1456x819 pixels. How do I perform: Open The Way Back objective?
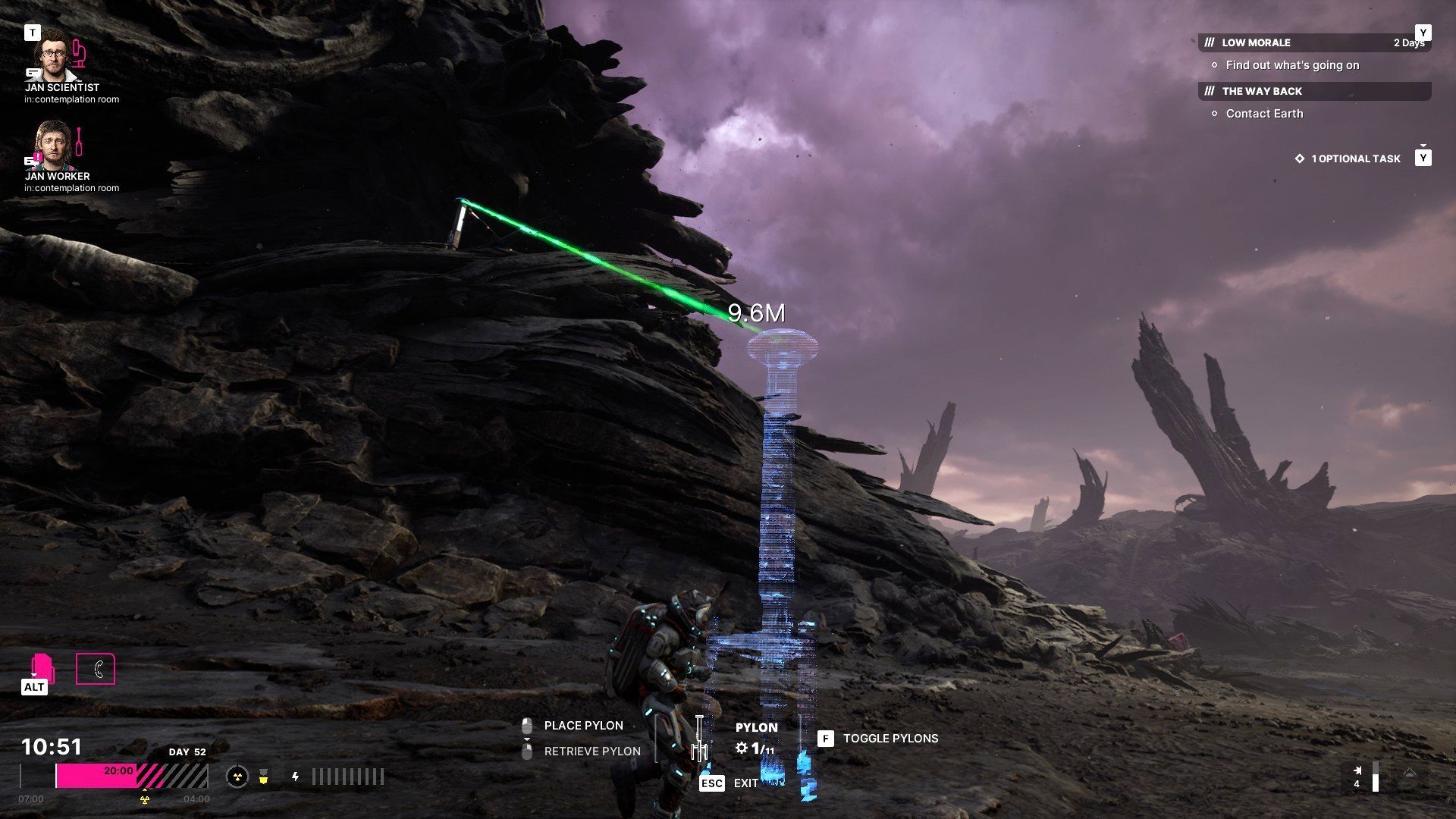coord(1262,91)
